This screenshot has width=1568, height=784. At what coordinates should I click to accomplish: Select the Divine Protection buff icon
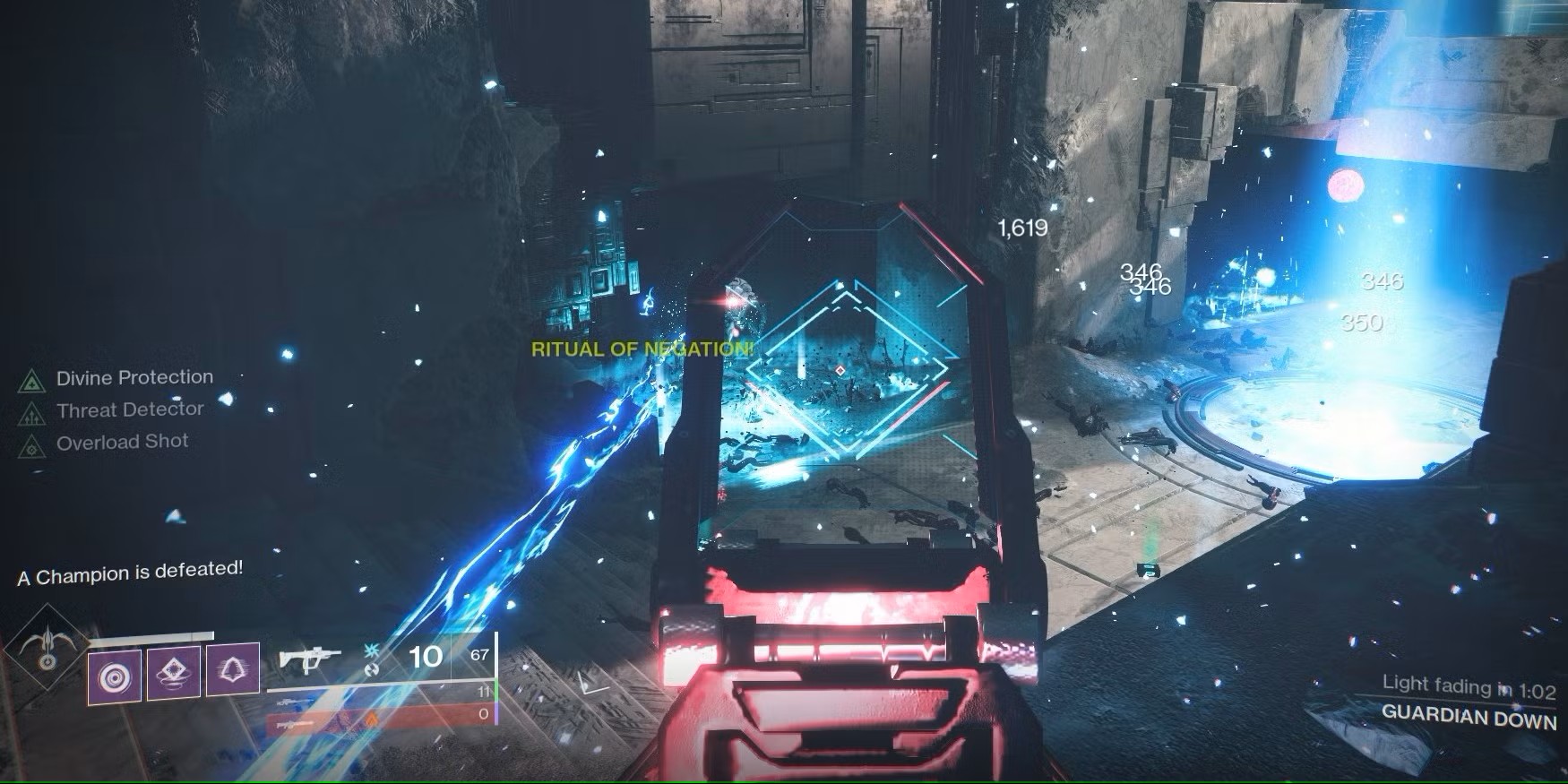(32, 382)
